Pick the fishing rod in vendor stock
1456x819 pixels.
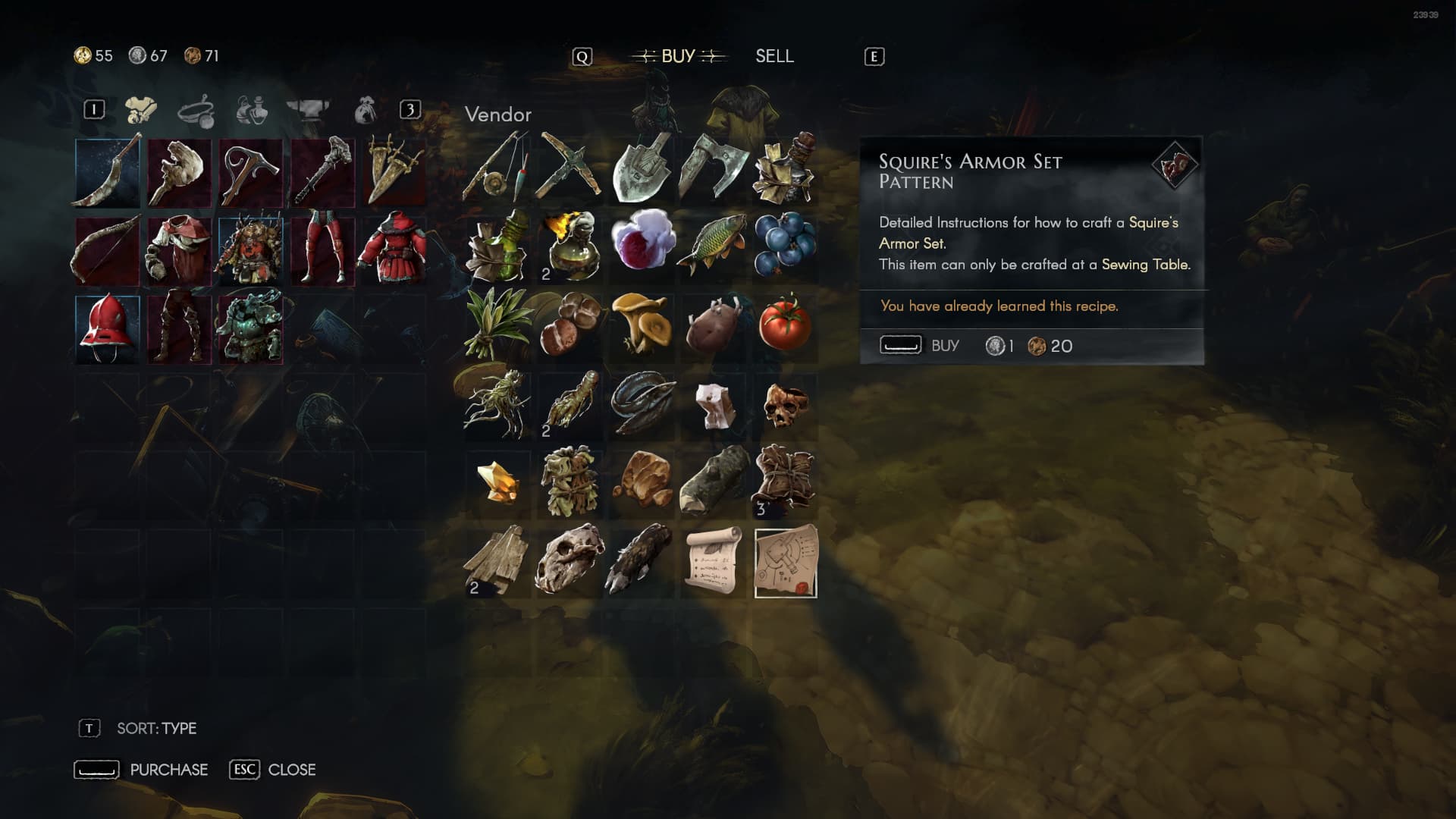(x=497, y=169)
